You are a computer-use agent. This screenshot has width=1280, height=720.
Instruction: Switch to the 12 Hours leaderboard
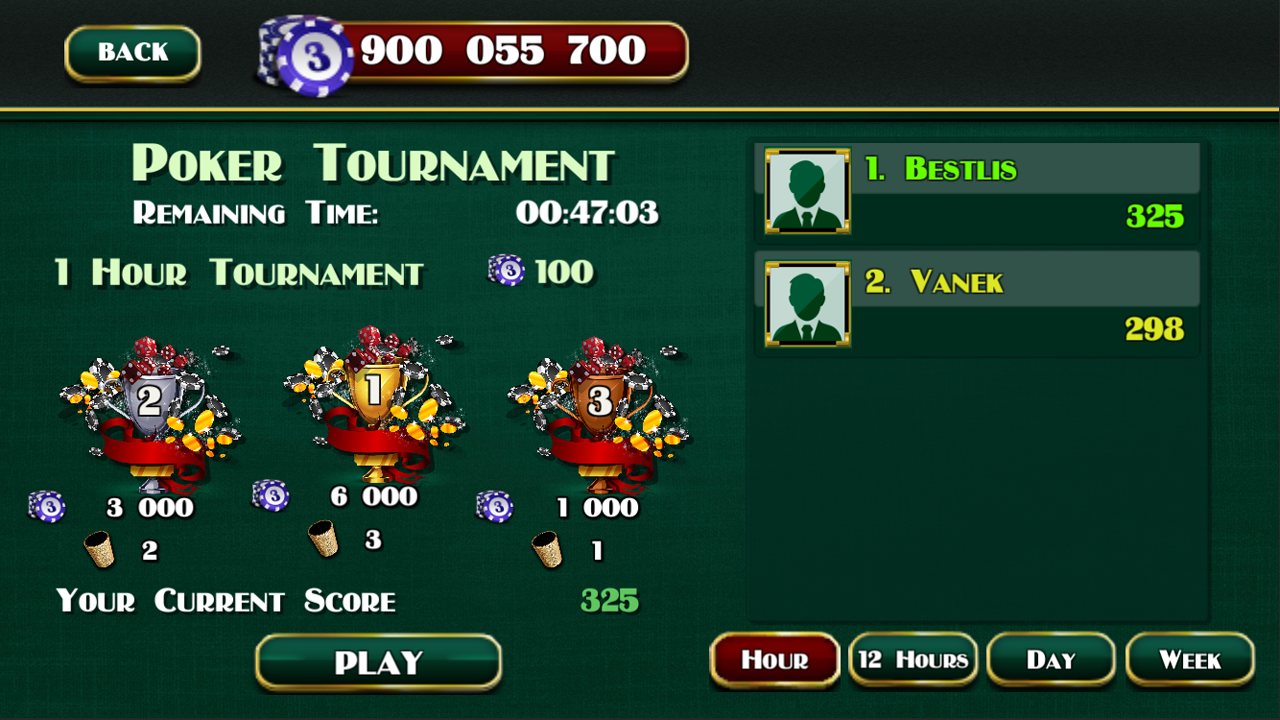[912, 660]
